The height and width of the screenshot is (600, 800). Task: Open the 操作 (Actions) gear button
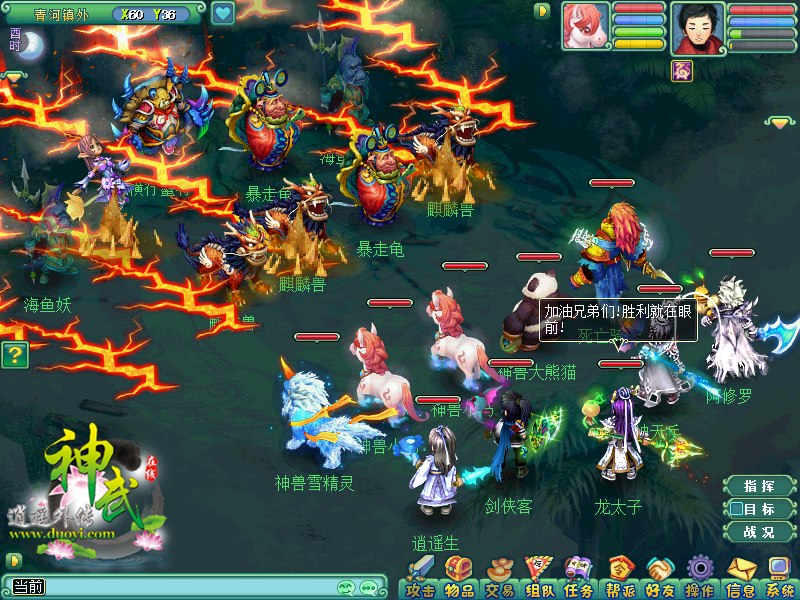tap(700, 578)
